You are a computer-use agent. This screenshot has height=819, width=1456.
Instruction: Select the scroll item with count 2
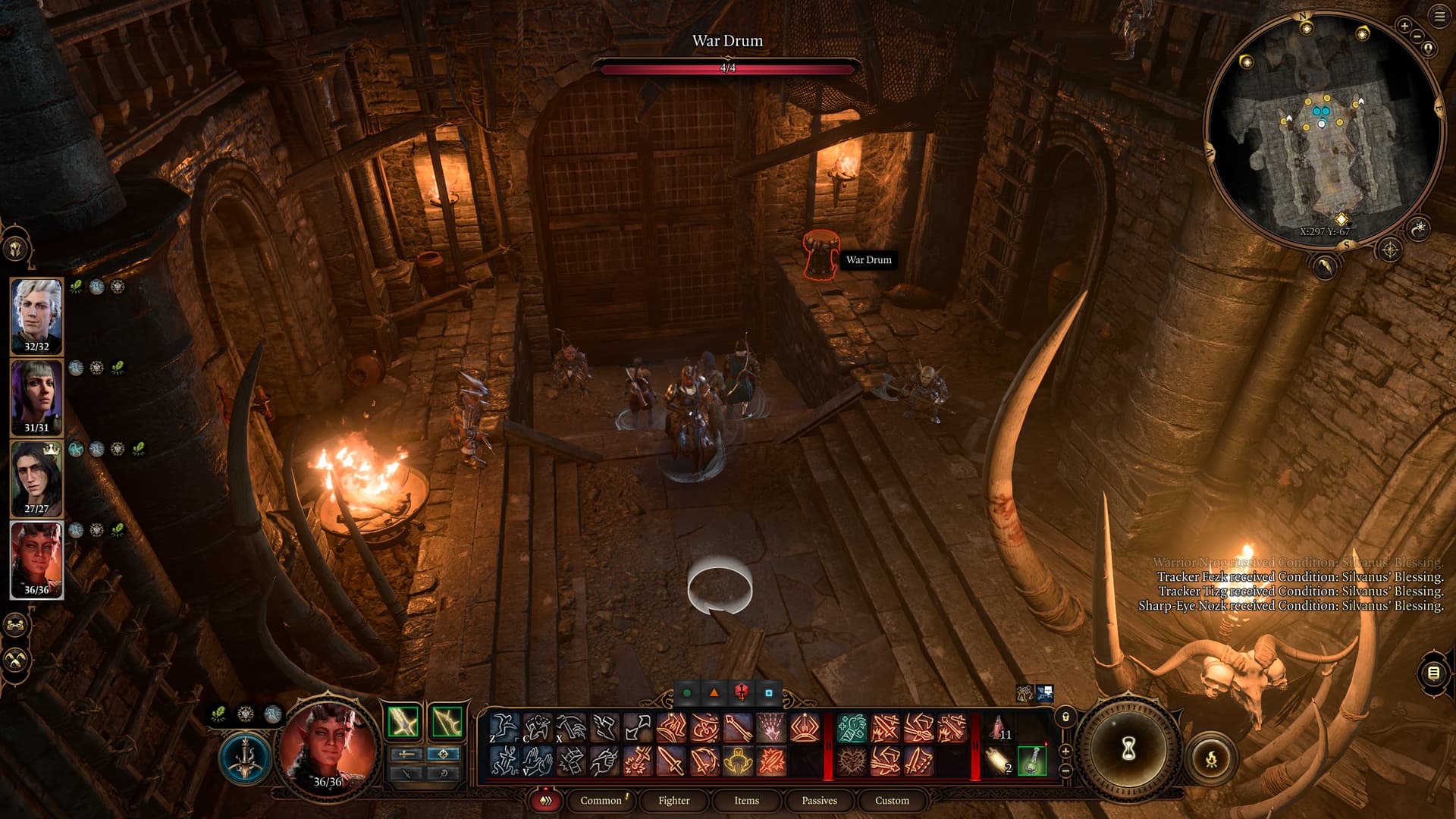(x=998, y=761)
